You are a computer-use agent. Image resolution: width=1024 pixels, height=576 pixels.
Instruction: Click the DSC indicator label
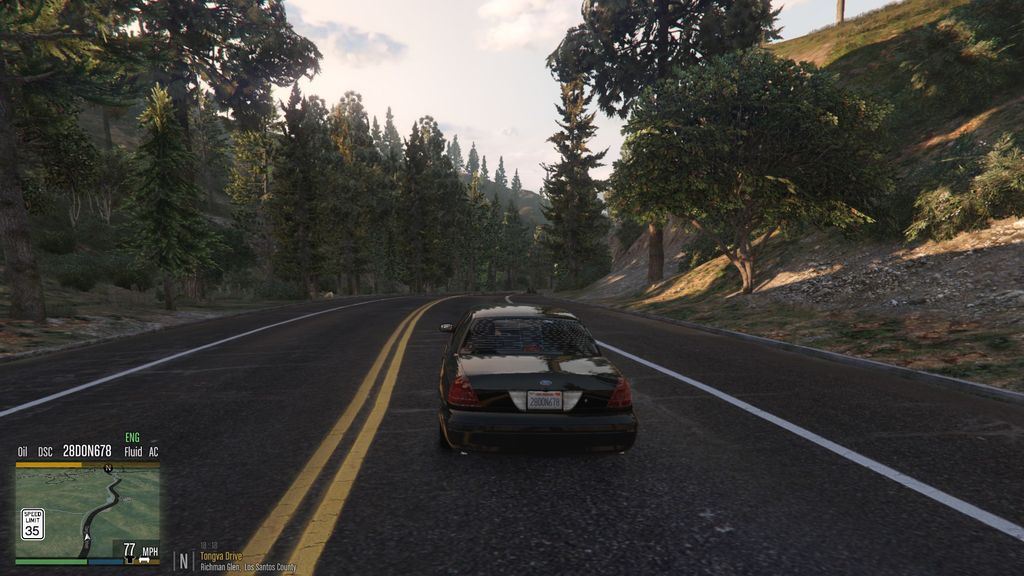coord(45,452)
